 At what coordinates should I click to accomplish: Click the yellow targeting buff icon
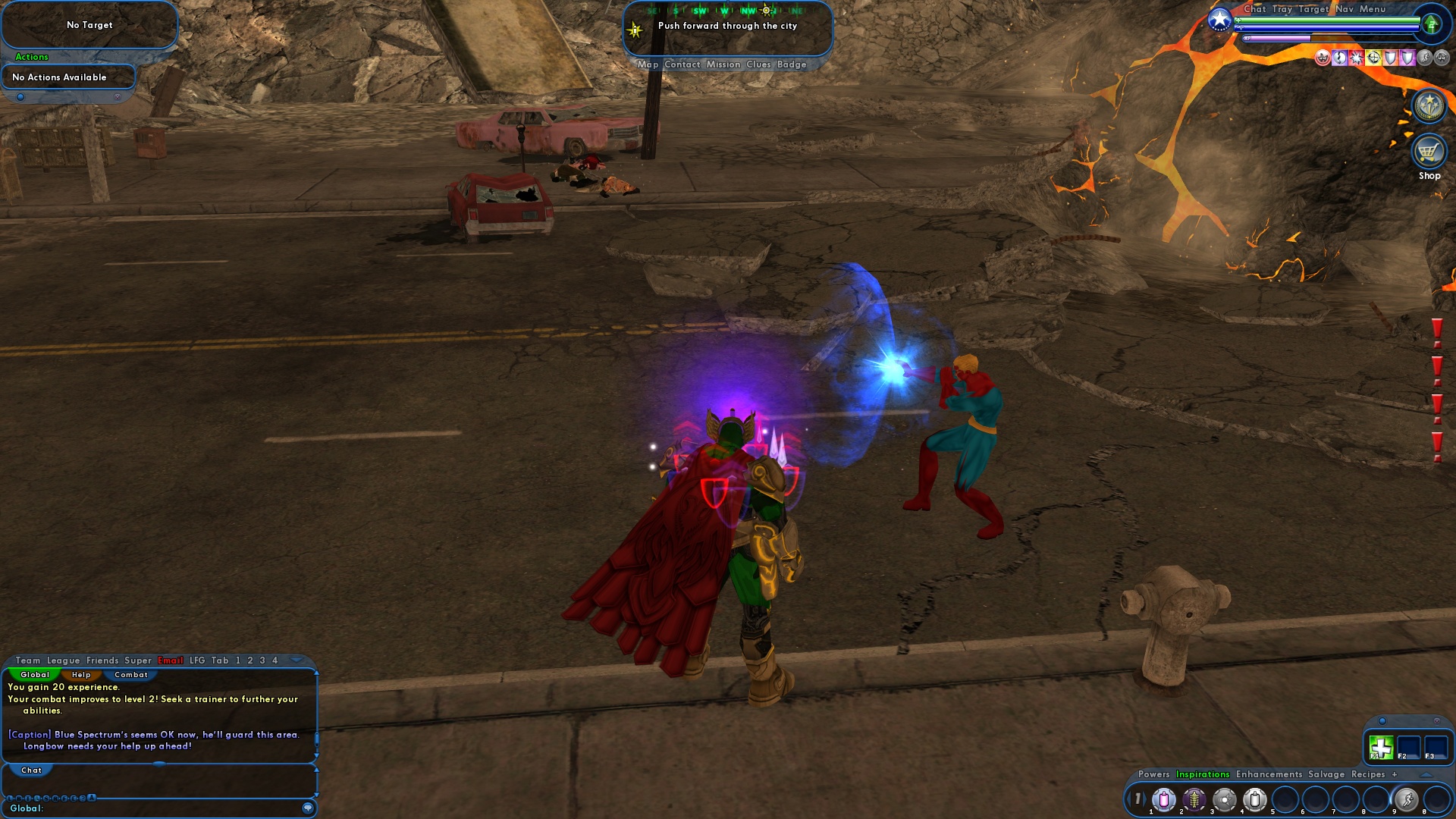pyautogui.click(x=1373, y=59)
